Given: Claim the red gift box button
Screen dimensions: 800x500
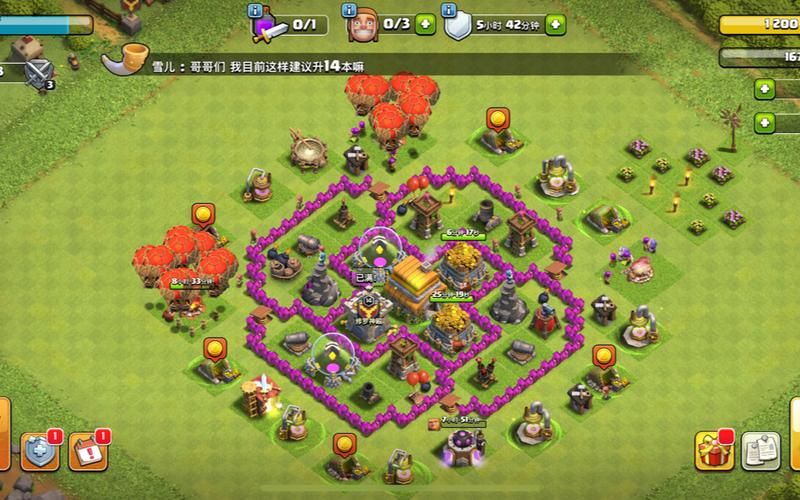Looking at the screenshot, I should point(713,450).
